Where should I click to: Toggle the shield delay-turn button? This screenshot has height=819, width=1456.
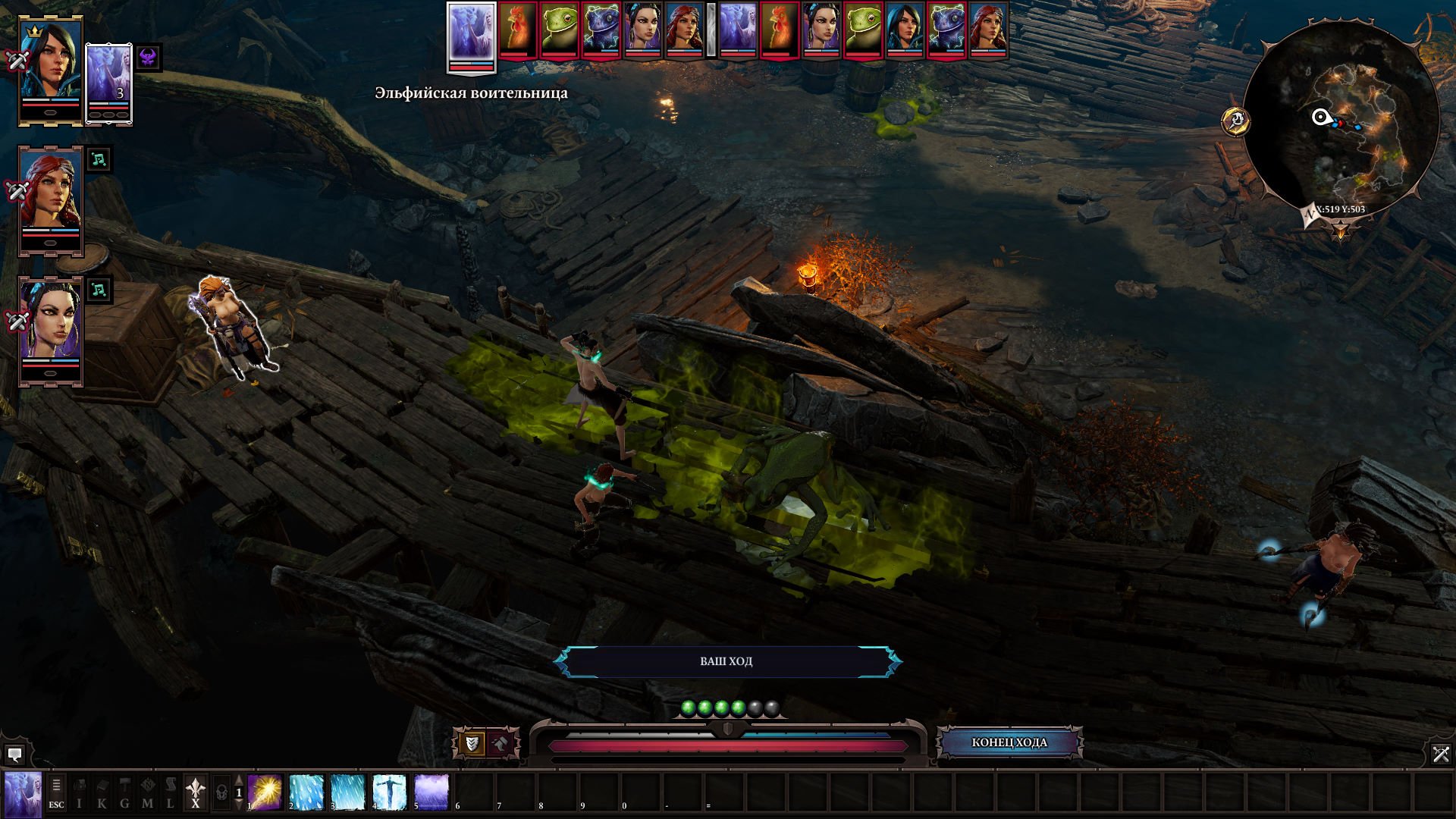(472, 744)
